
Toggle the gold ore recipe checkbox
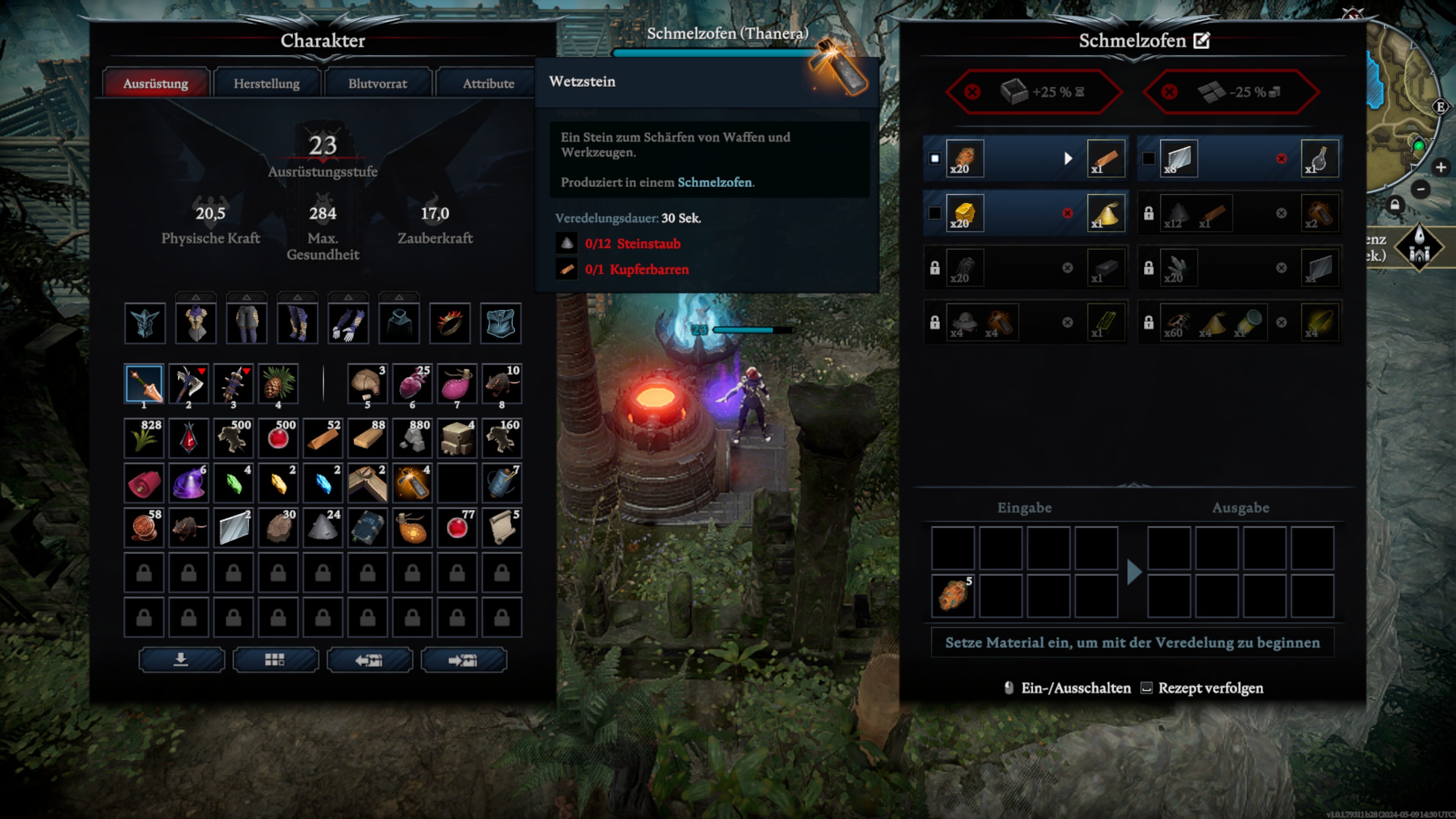tap(935, 213)
